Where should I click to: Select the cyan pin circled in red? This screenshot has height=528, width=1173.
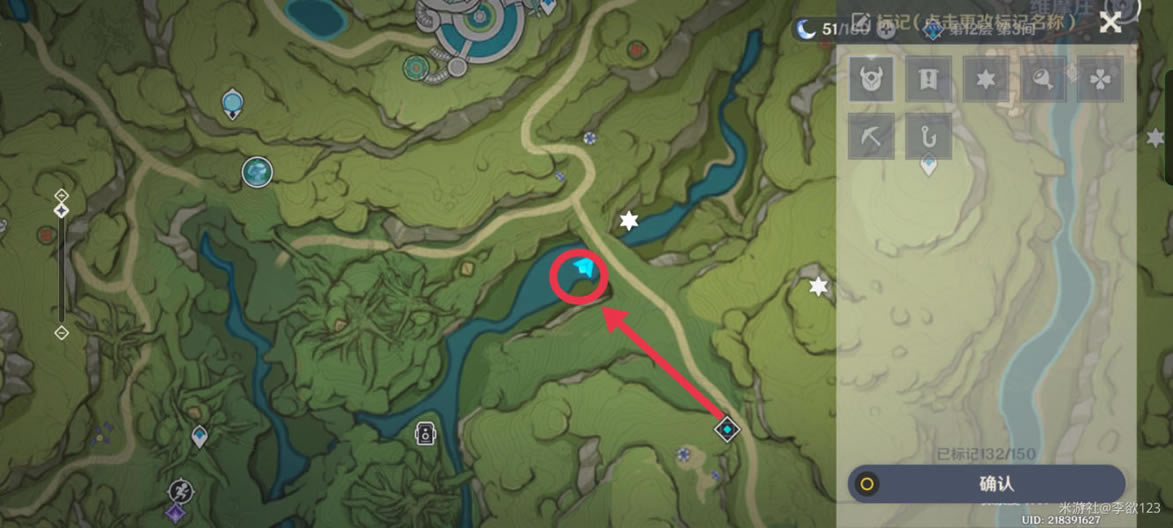[x=583, y=270]
